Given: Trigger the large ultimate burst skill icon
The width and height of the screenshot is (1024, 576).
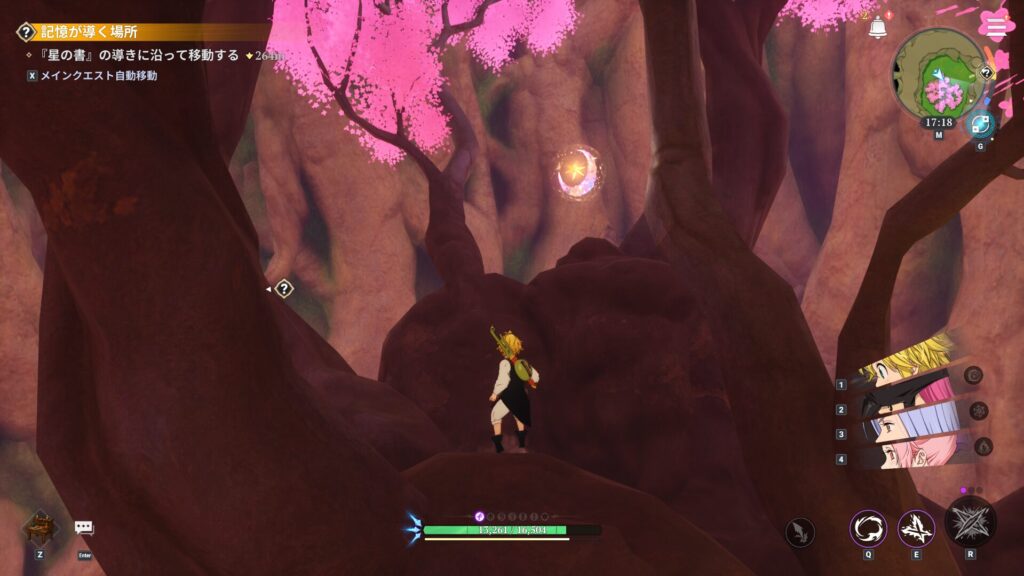Looking at the screenshot, I should (x=970, y=522).
